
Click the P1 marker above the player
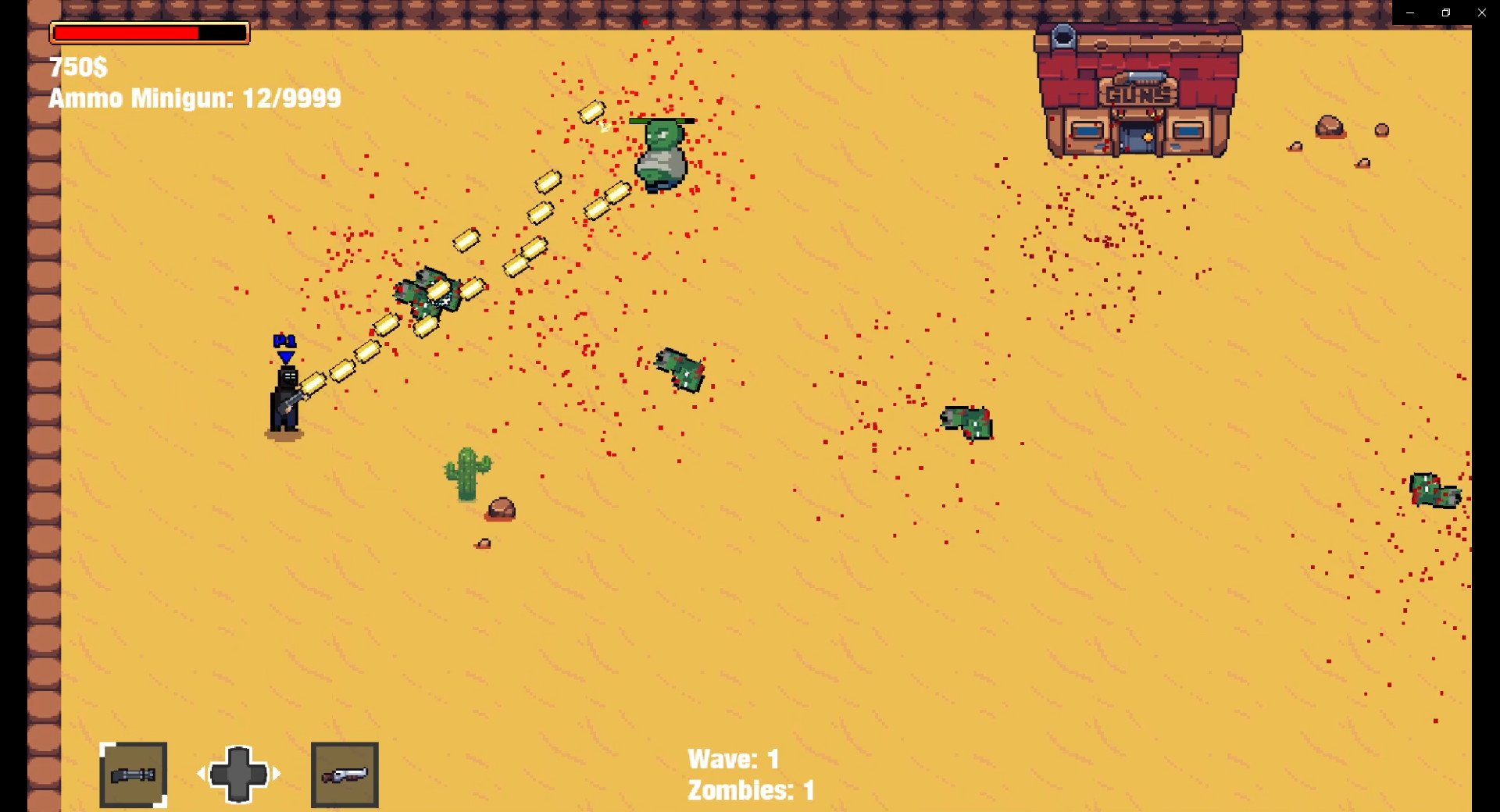tap(284, 340)
